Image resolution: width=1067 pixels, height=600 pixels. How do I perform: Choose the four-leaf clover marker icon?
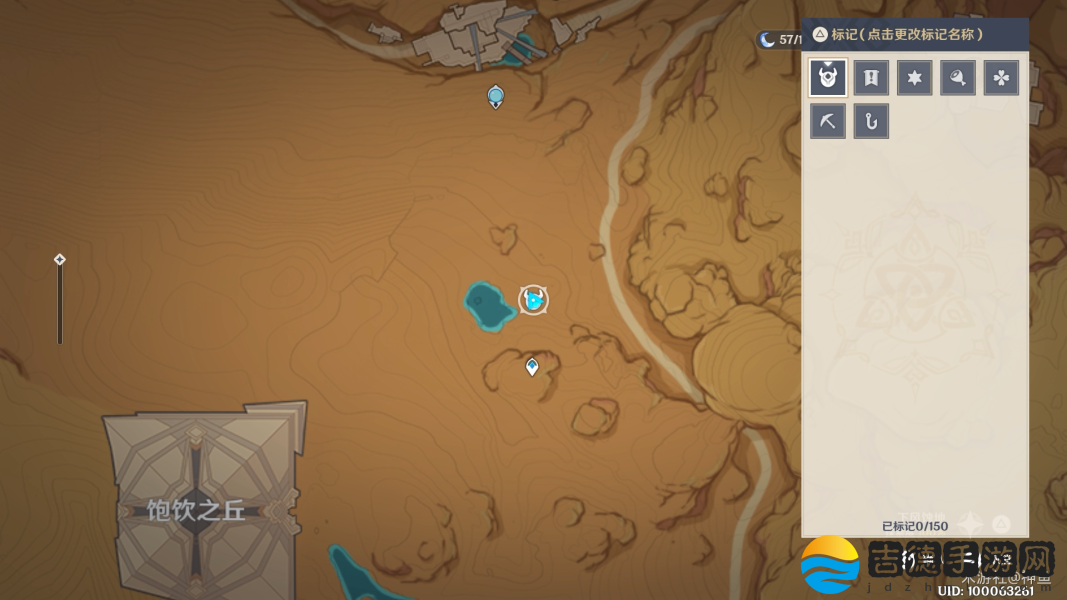(1001, 78)
